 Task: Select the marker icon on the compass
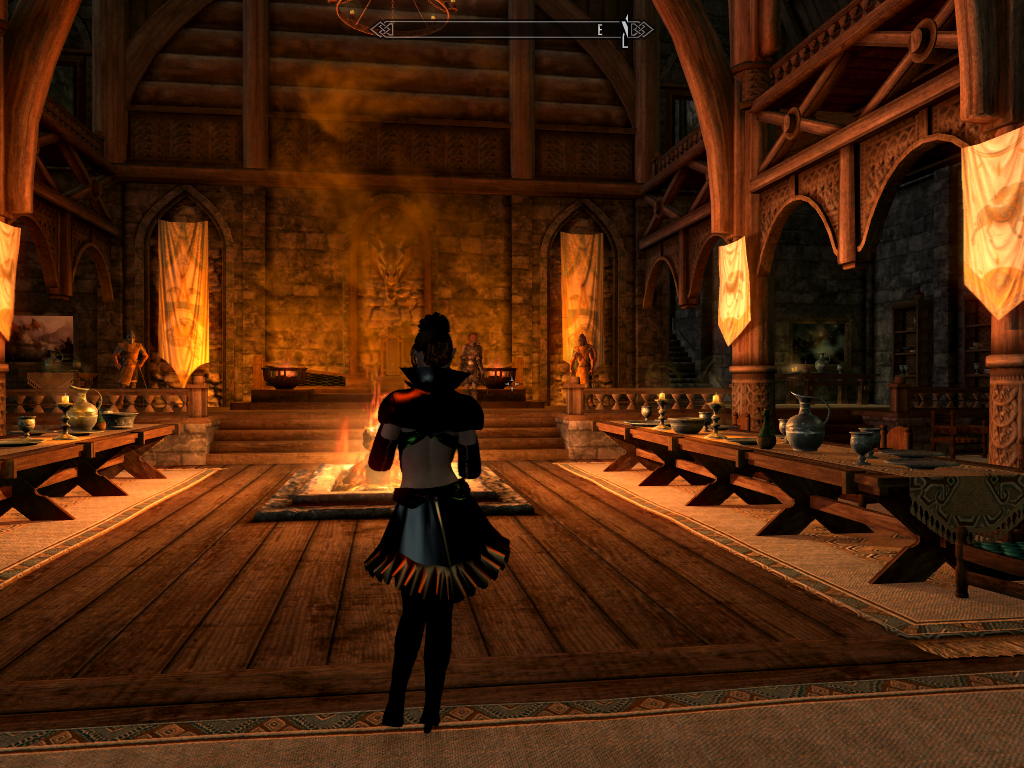(x=626, y=30)
